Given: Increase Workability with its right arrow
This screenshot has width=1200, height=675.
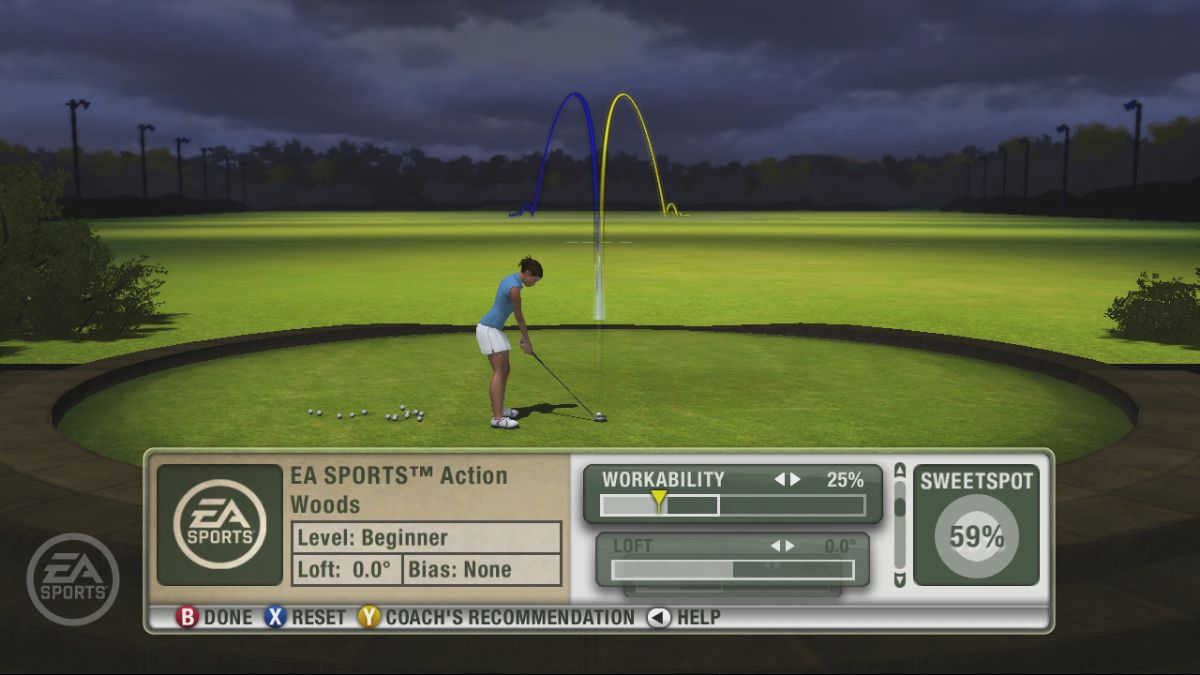Looking at the screenshot, I should [x=796, y=480].
